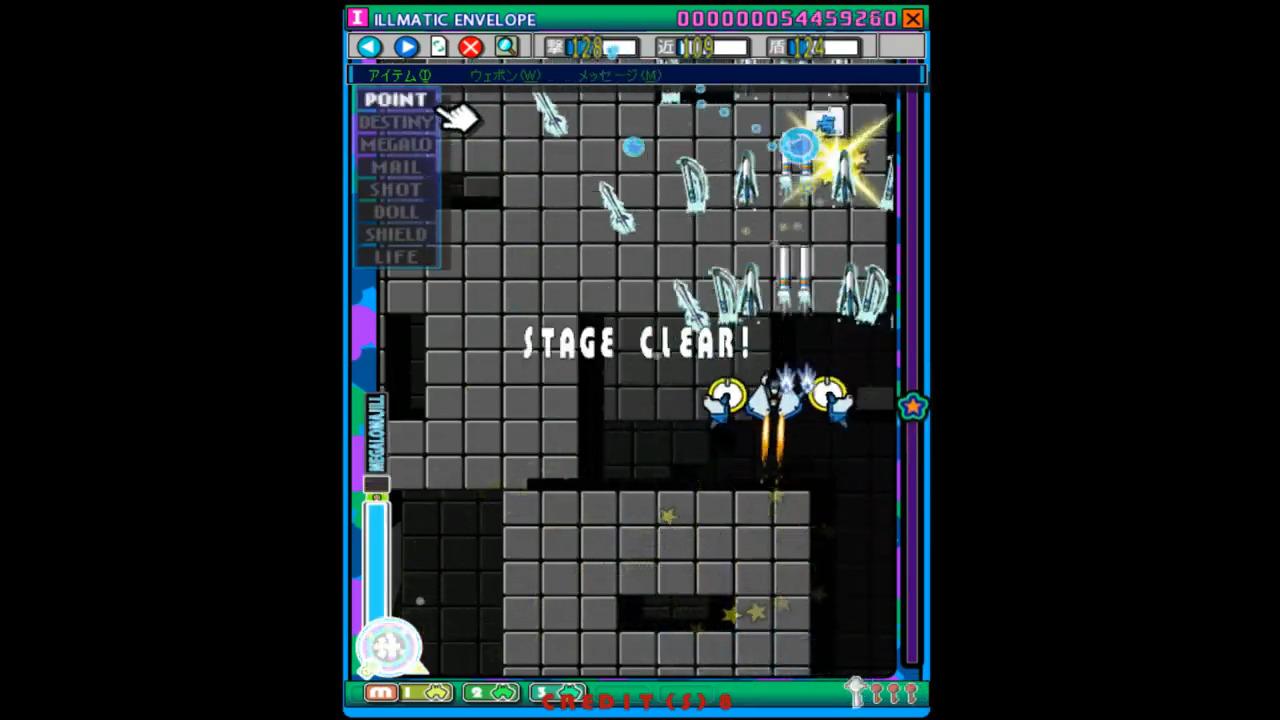Click the page refresh icon on the toolbar
The height and width of the screenshot is (720, 1280).
(x=438, y=46)
